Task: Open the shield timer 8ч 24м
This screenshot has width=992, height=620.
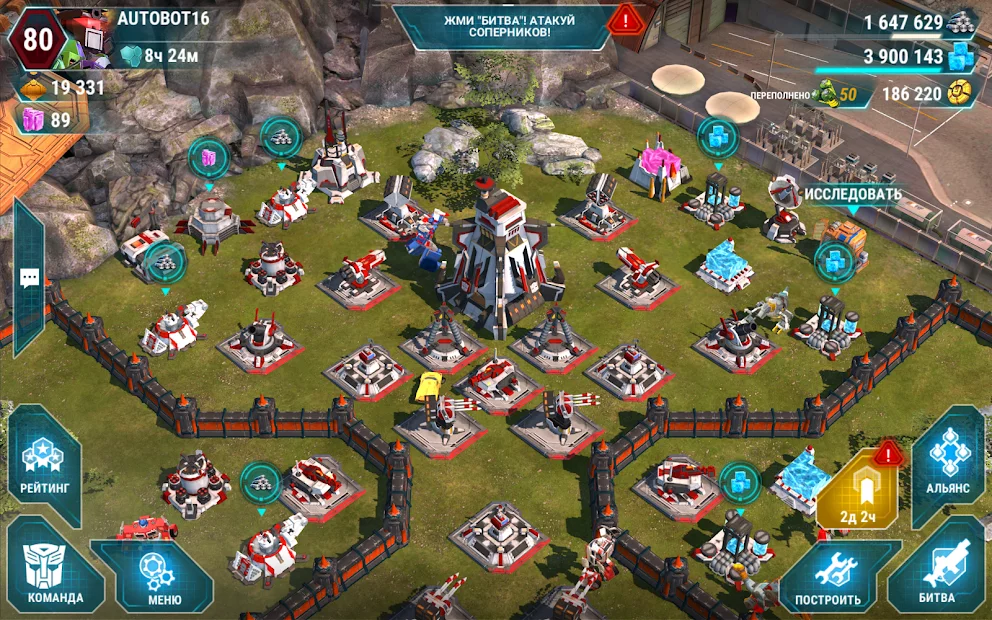Action: tap(160, 55)
